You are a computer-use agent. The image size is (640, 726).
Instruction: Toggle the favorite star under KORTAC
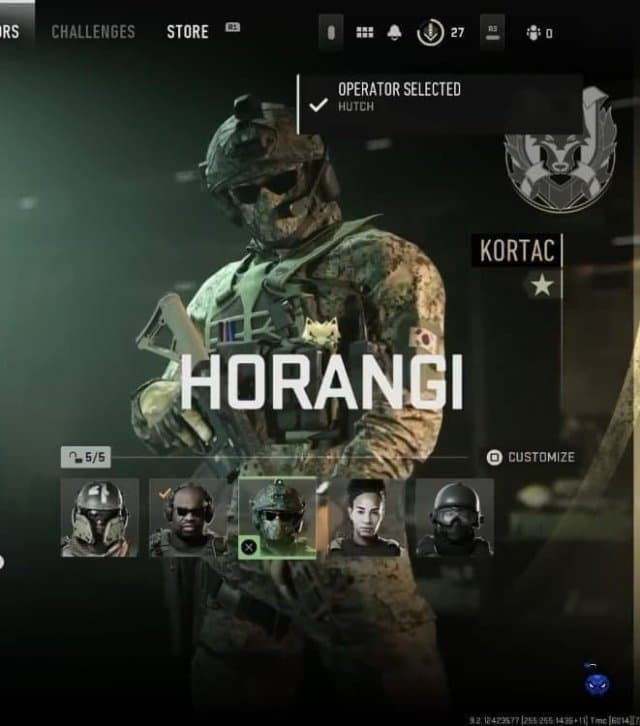(x=543, y=286)
